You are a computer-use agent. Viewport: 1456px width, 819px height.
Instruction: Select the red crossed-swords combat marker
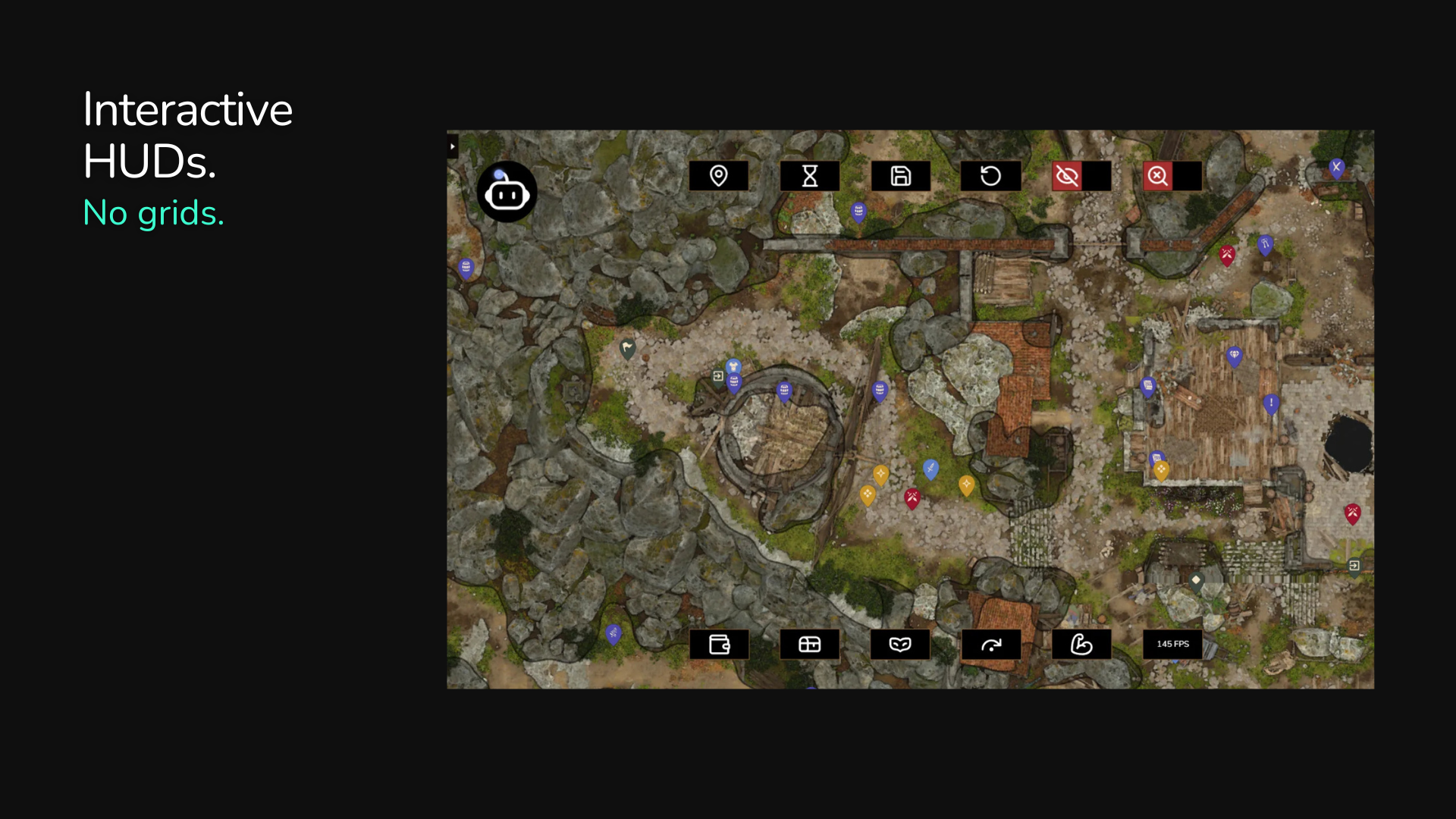click(x=912, y=497)
